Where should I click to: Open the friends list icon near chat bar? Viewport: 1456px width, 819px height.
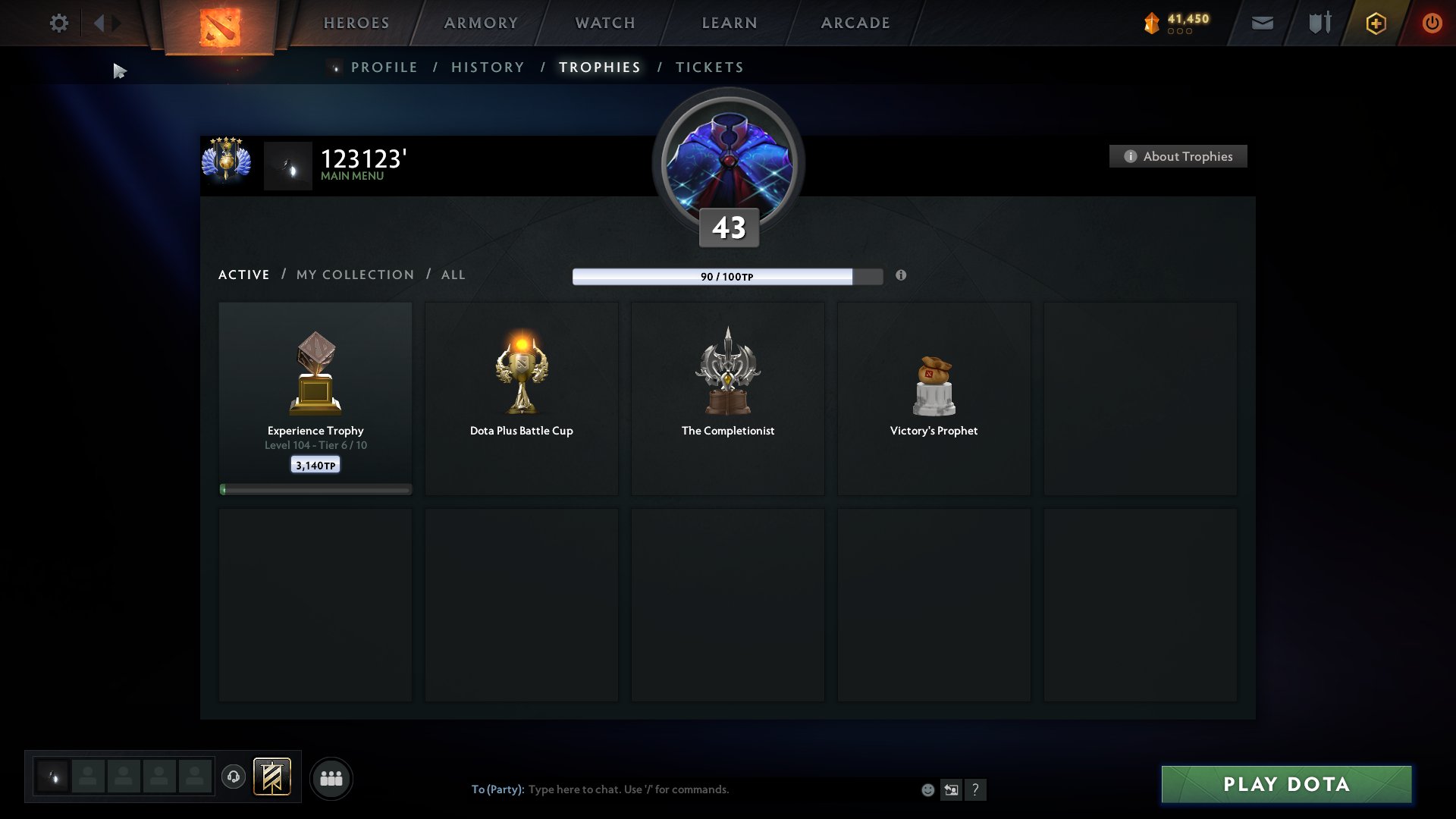pos(331,777)
